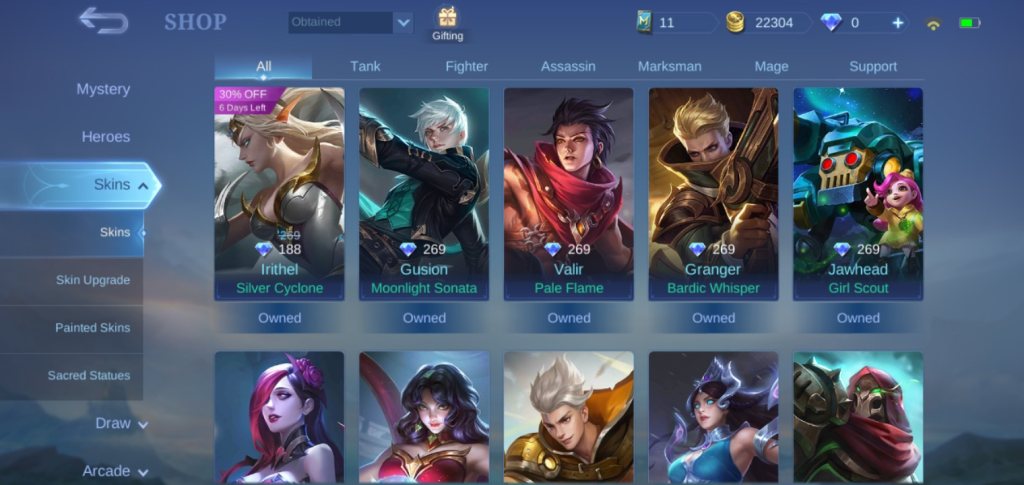The height and width of the screenshot is (485, 1024).
Task: Open the Sacred Statues entry
Action: (x=89, y=376)
